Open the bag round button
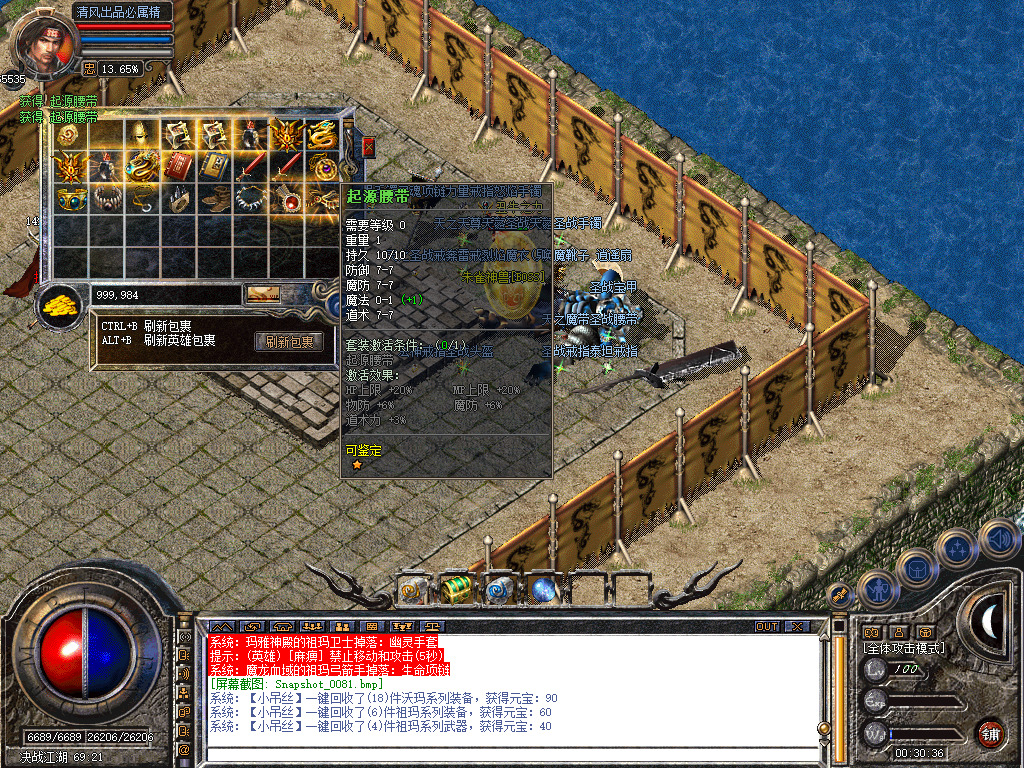1024x768 pixels. 916,568
